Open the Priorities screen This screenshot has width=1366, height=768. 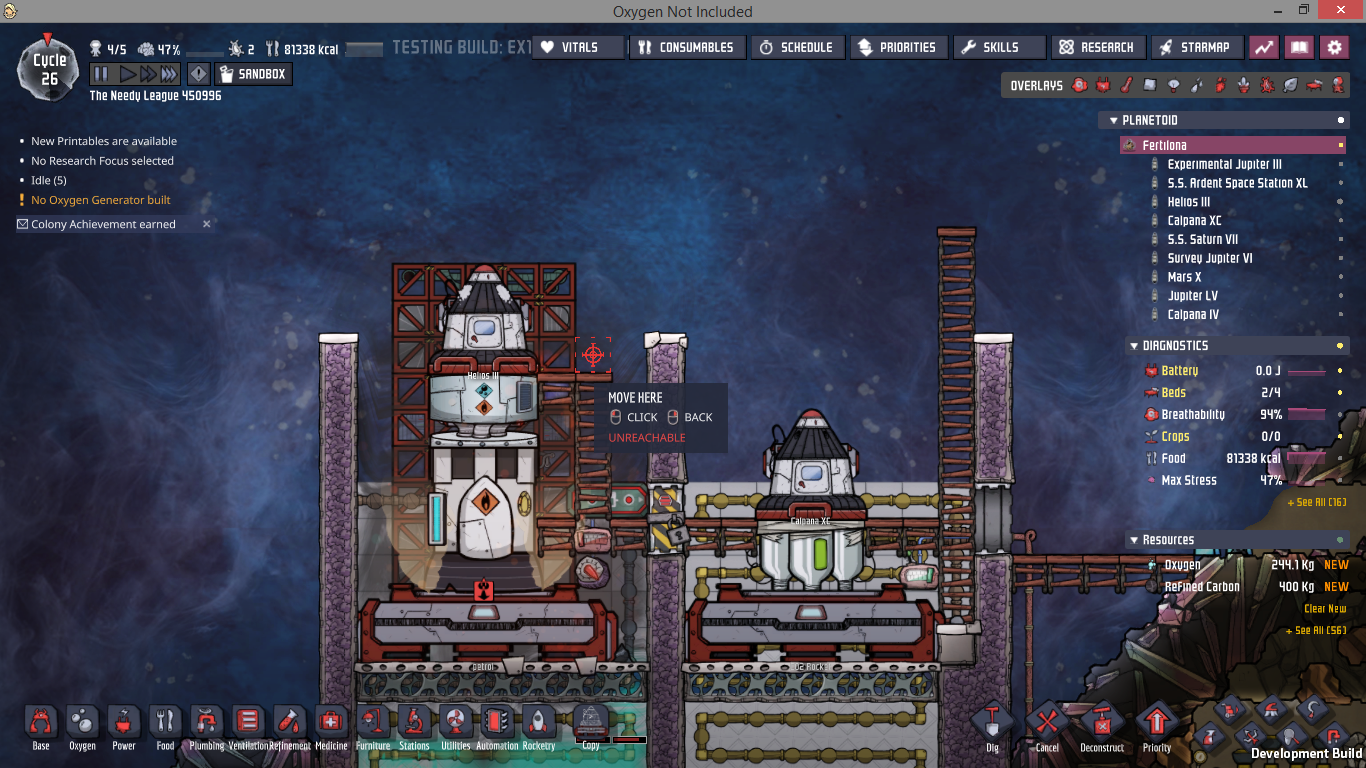coord(897,47)
